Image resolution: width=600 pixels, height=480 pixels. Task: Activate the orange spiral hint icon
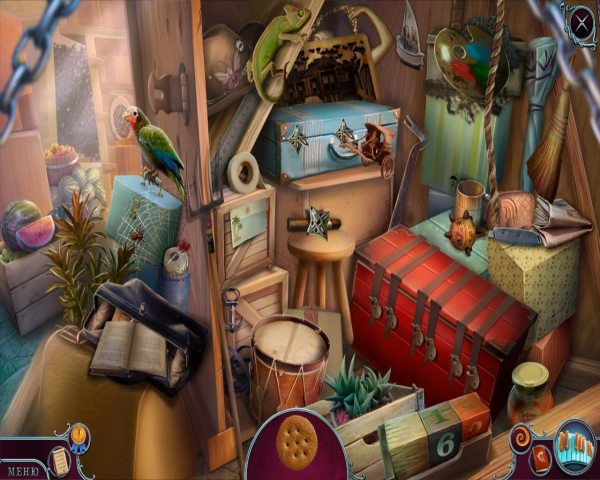click(521, 437)
